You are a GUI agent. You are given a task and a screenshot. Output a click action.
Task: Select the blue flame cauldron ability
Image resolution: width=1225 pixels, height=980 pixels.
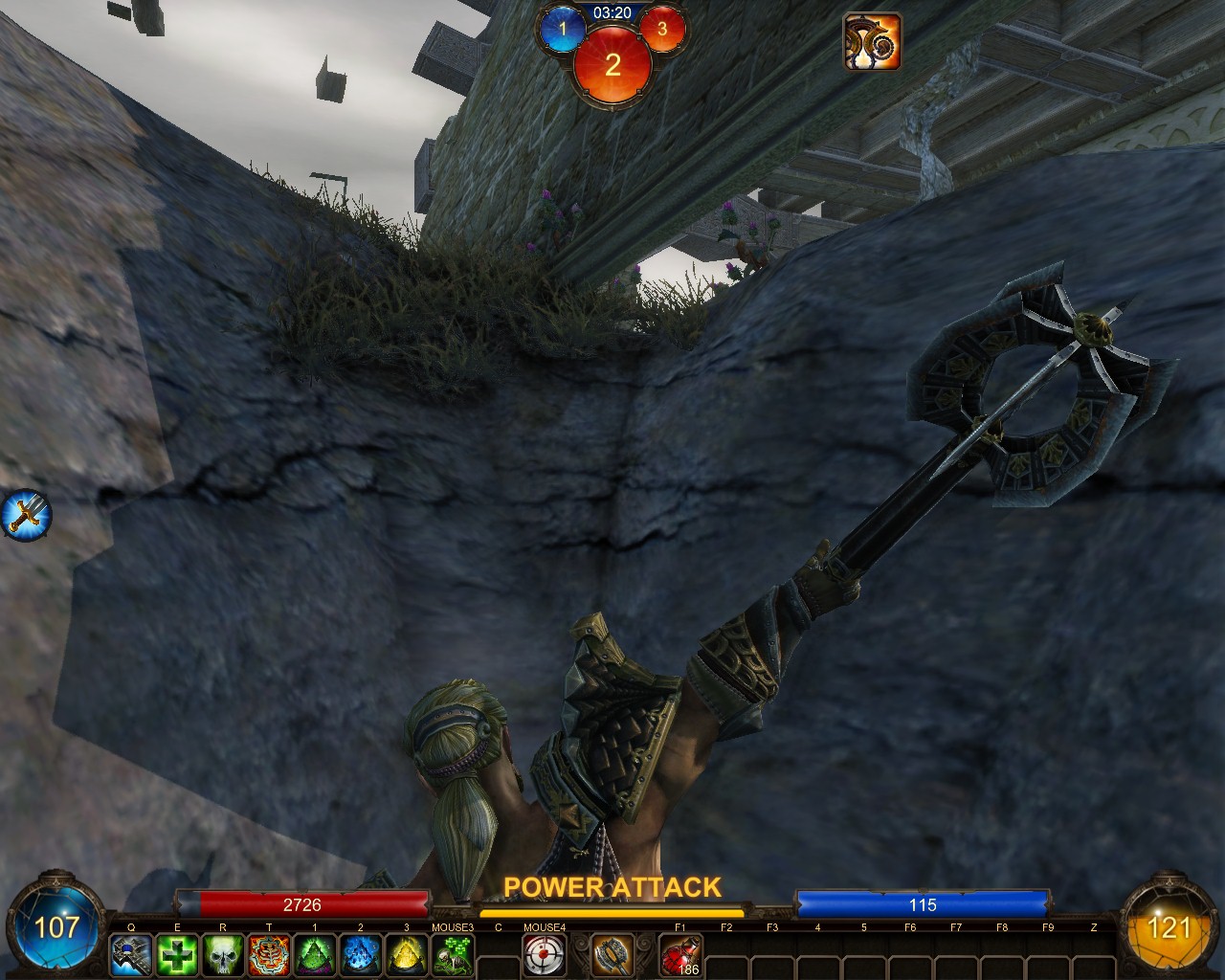tap(361, 954)
